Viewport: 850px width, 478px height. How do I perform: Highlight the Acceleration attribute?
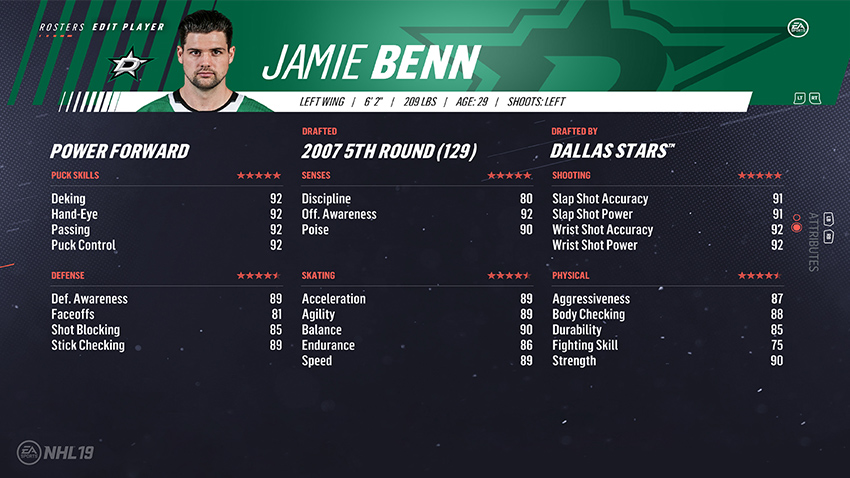pos(416,299)
